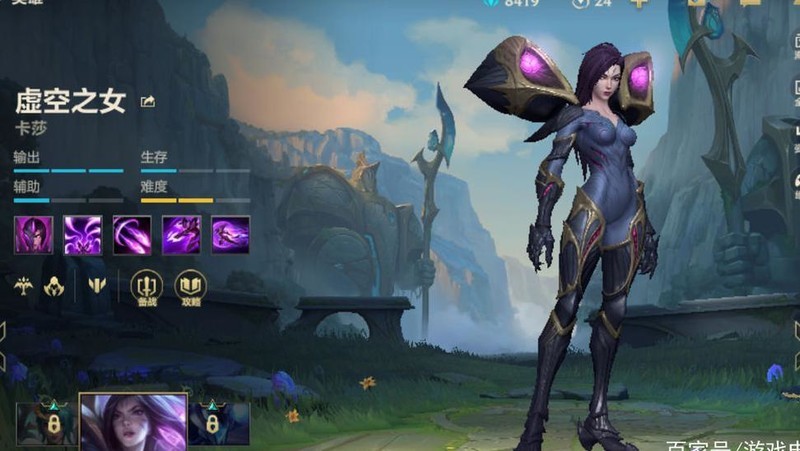This screenshot has height=451, width=800.
Task: Check the marksman role icon
Action: click(x=23, y=285)
